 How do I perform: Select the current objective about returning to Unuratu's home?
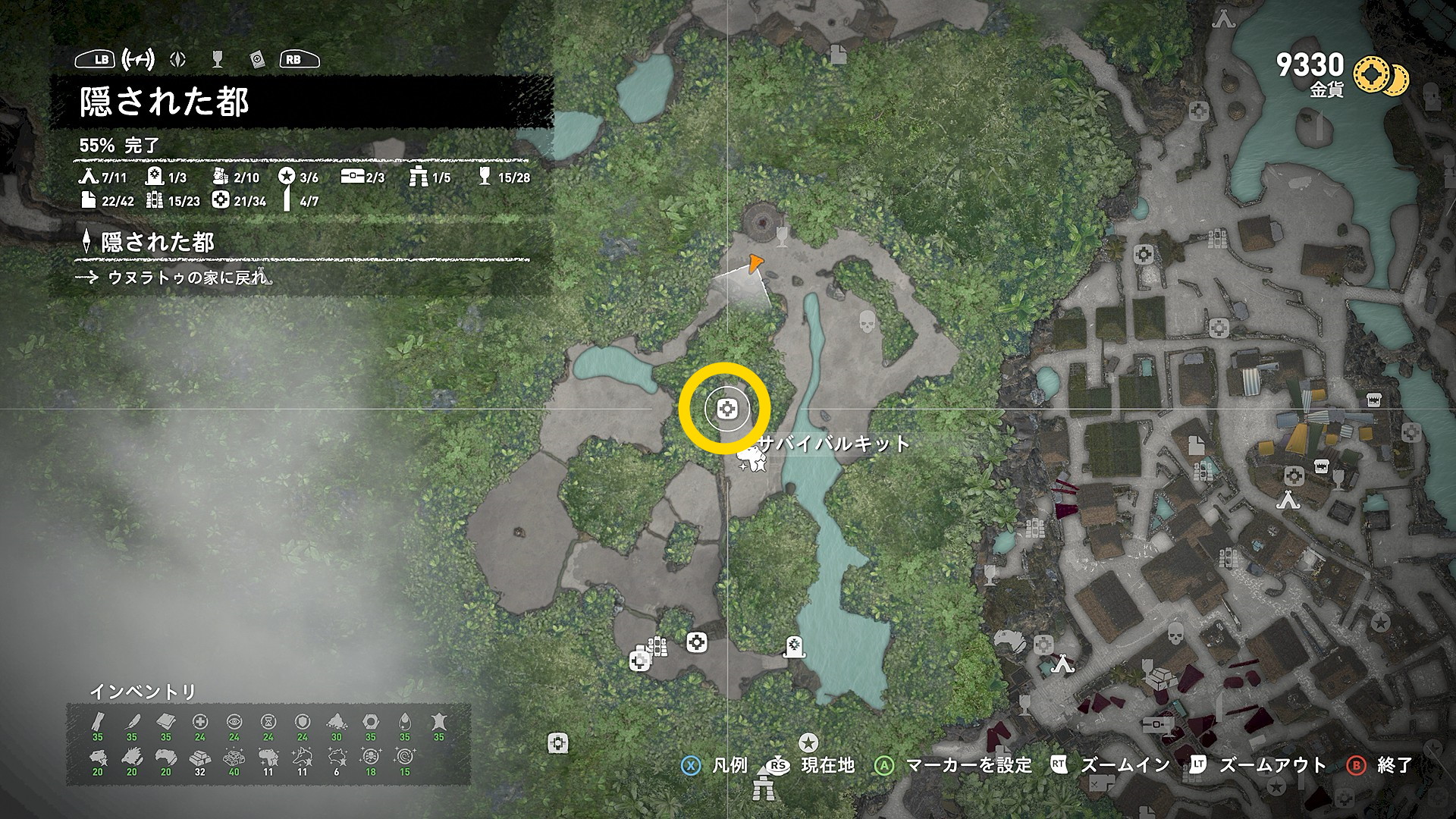pos(187,278)
